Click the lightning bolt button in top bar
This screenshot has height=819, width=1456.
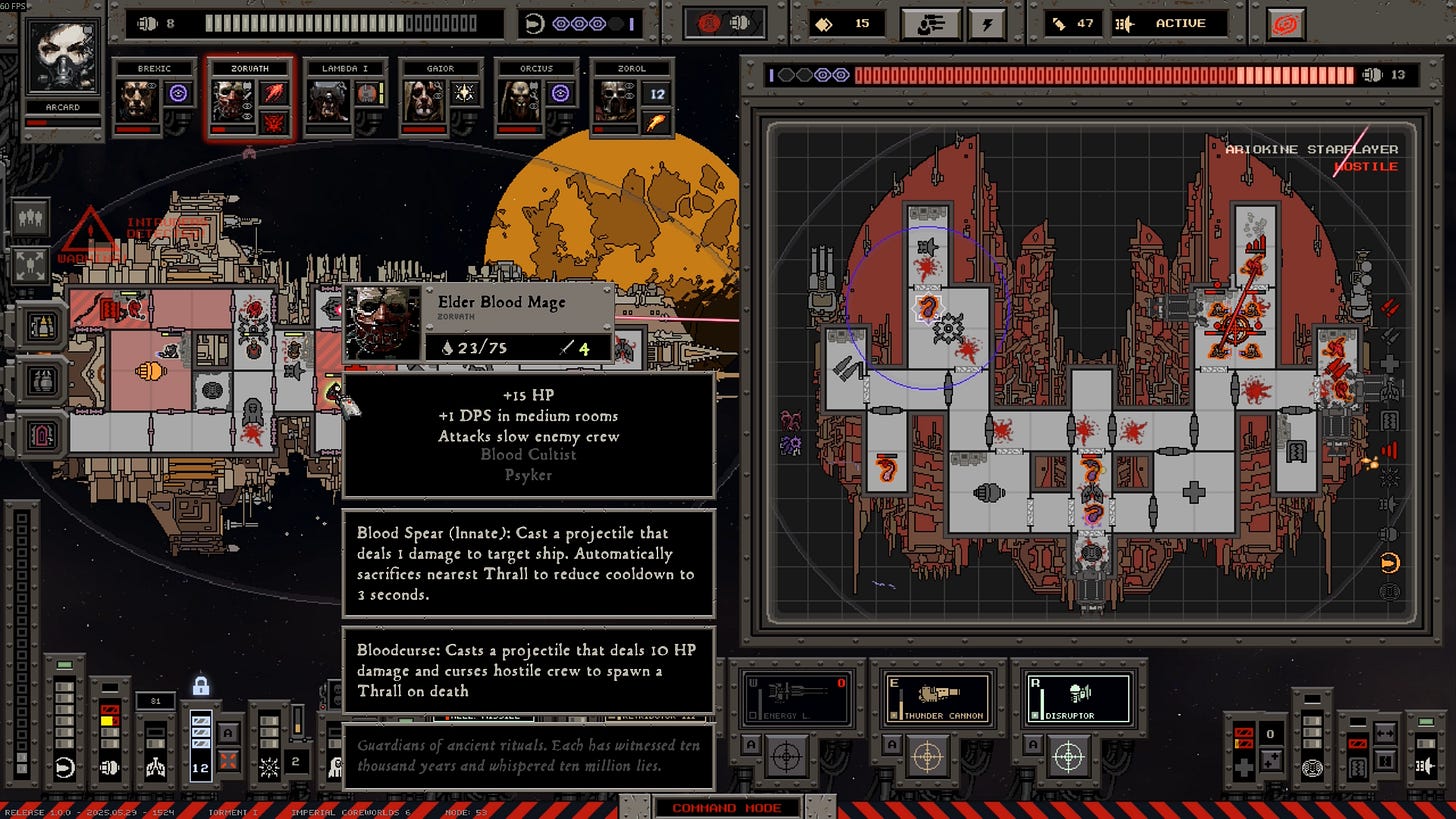988,23
